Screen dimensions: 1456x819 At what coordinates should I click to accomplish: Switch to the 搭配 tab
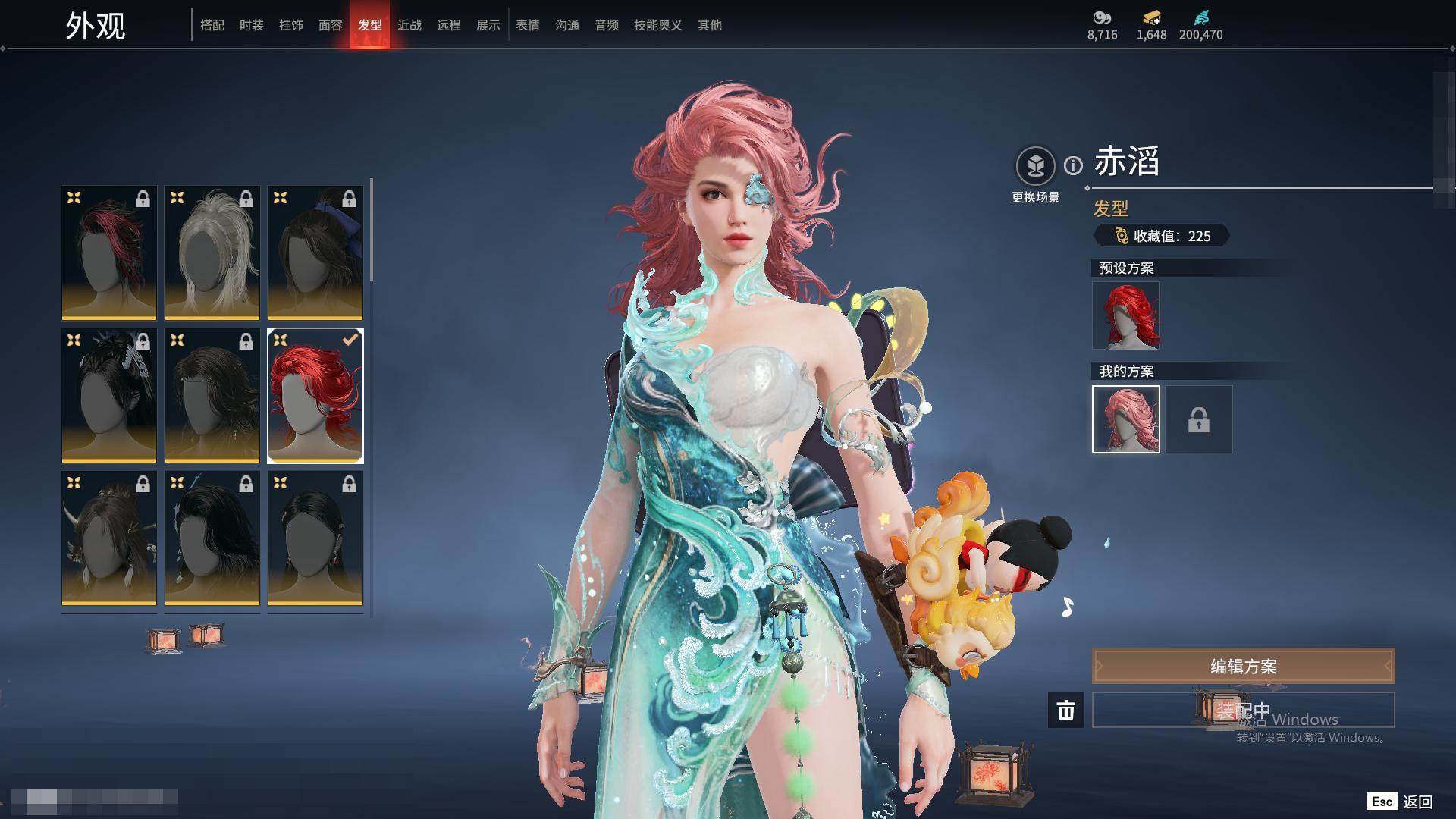[x=212, y=25]
